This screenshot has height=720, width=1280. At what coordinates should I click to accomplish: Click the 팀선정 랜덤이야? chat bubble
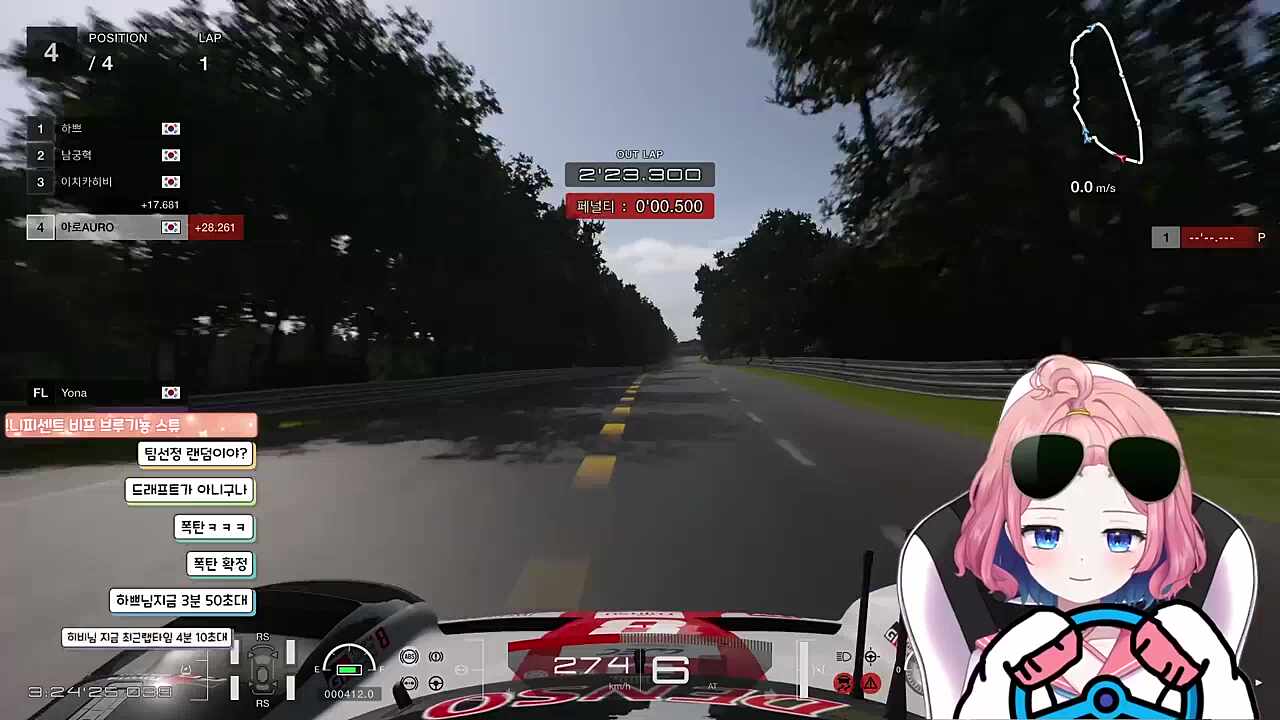(196, 453)
